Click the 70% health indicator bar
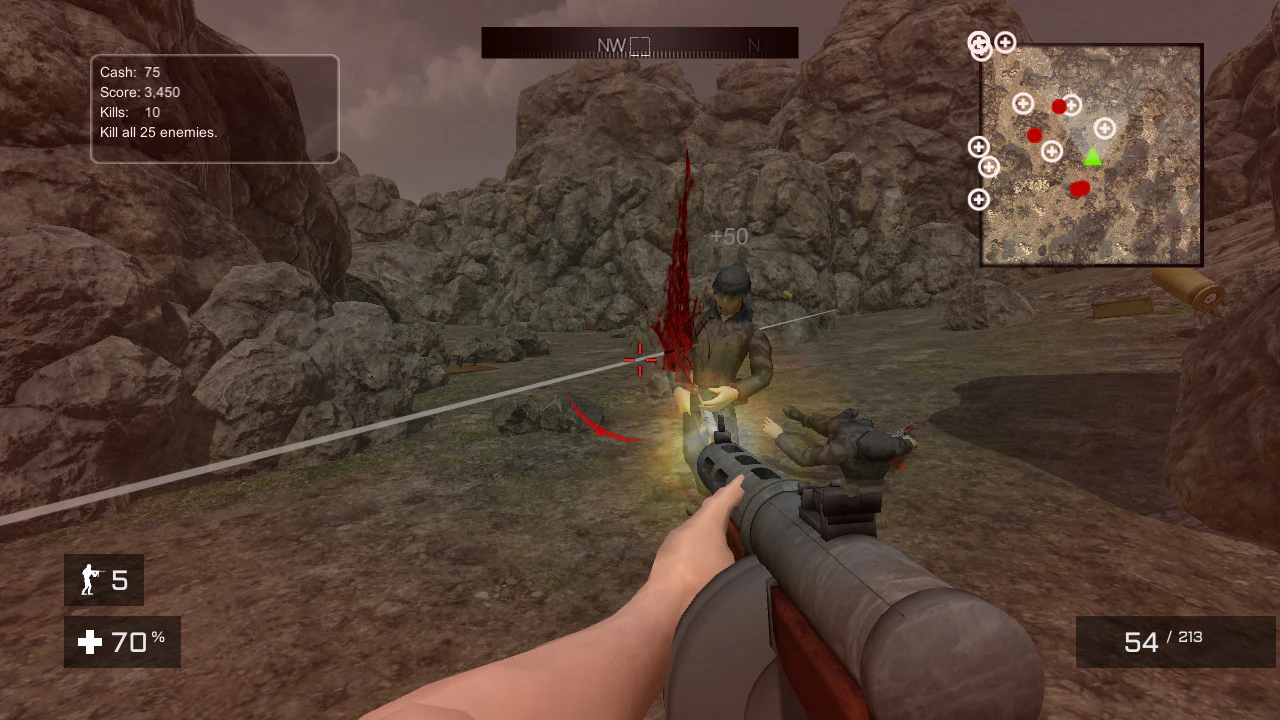 [122, 643]
